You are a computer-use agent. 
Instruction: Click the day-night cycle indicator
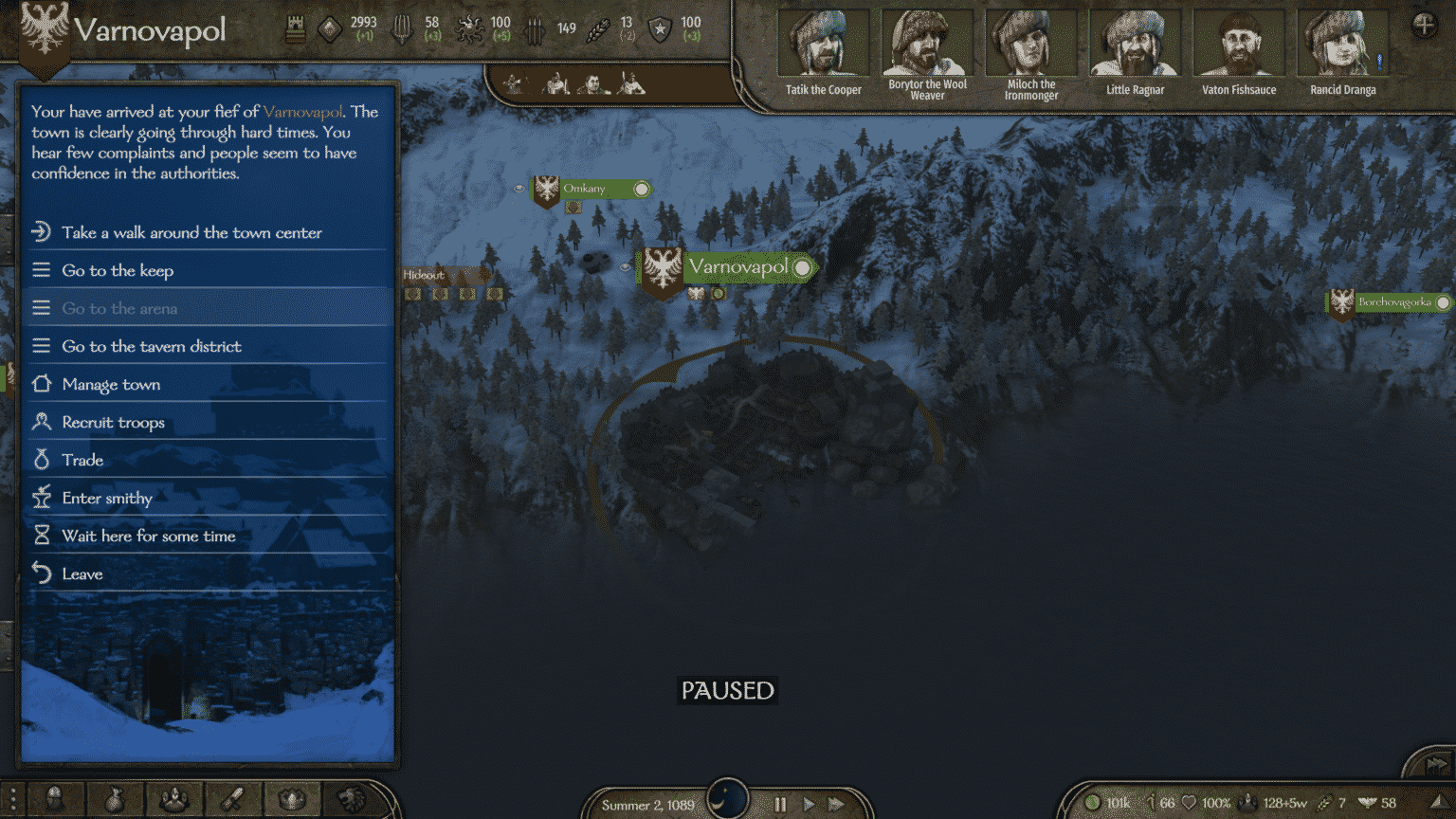click(726, 799)
